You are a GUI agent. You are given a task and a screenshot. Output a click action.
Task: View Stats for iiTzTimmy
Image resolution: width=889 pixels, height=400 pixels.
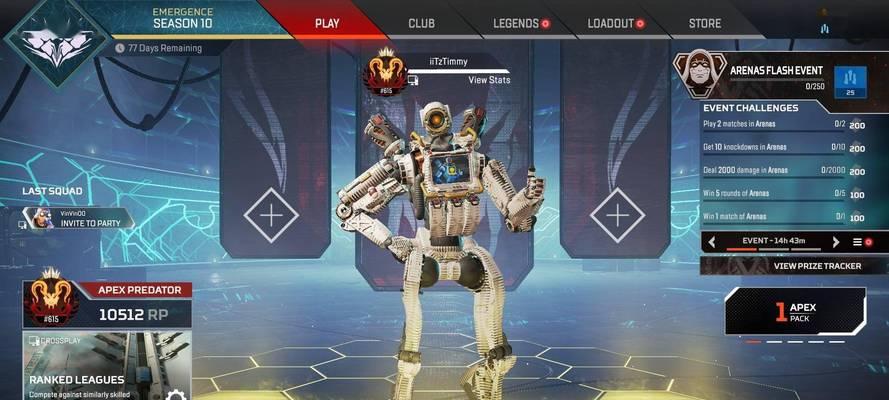pos(483,79)
